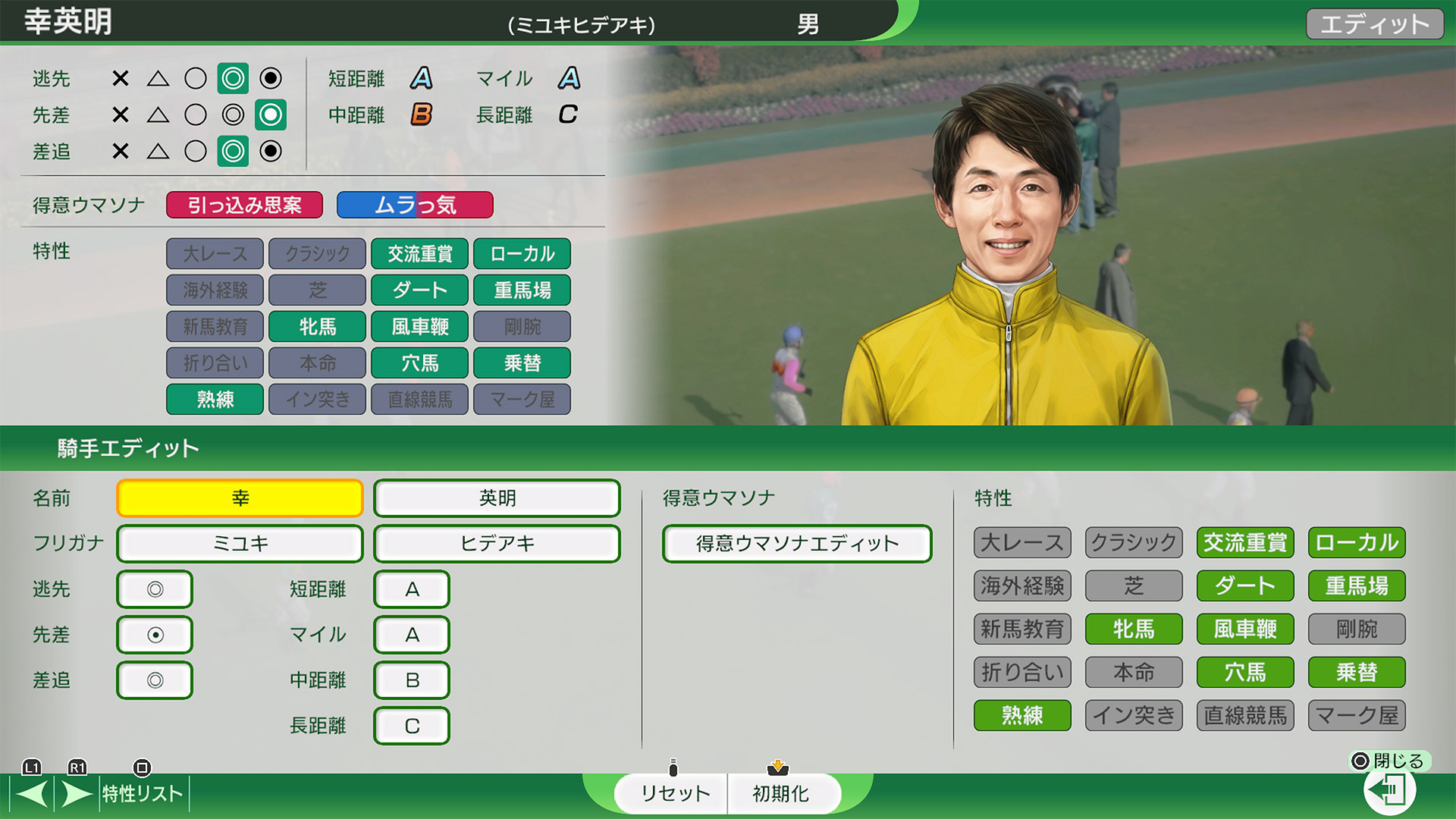This screenshot has width=1456, height=819.
Task: Select the 引っ込み思案 personality badge
Action: pos(244,205)
